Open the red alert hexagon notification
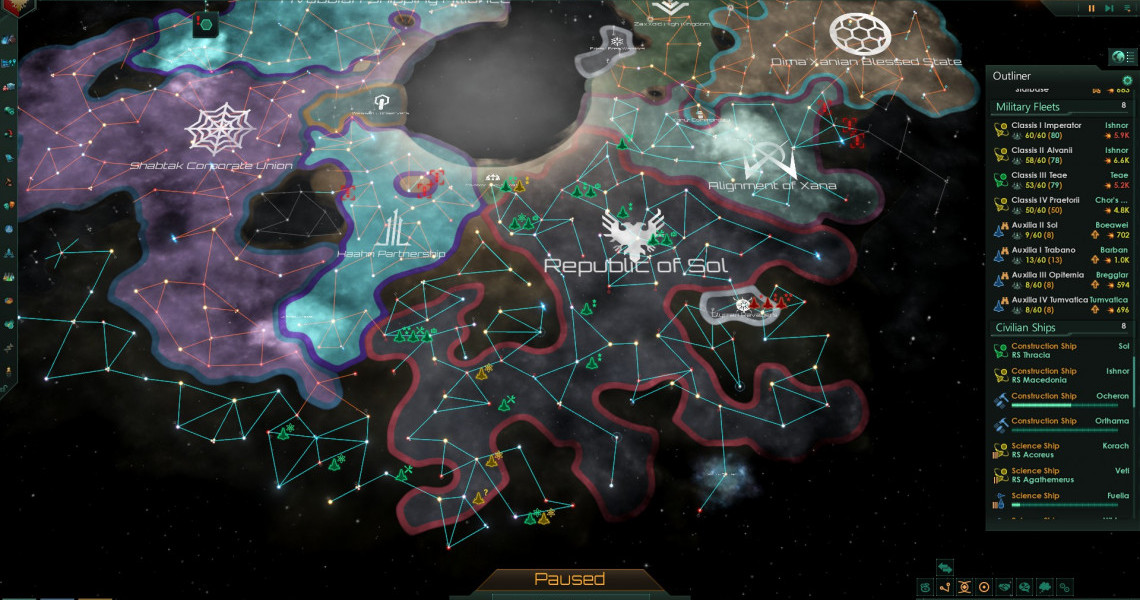The height and width of the screenshot is (600, 1140). pyautogui.click(x=207, y=22)
